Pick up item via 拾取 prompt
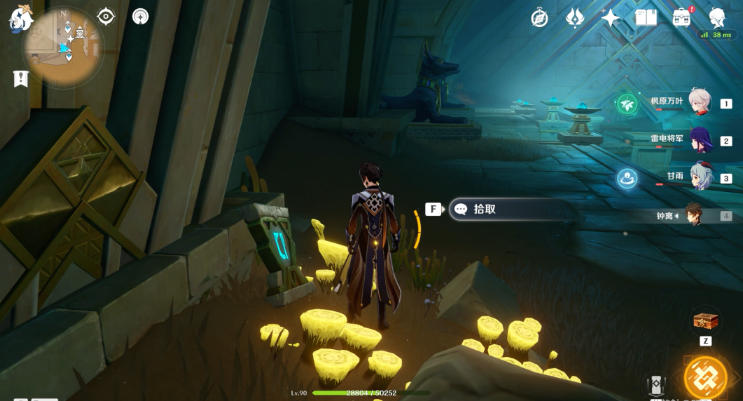 (x=510, y=209)
